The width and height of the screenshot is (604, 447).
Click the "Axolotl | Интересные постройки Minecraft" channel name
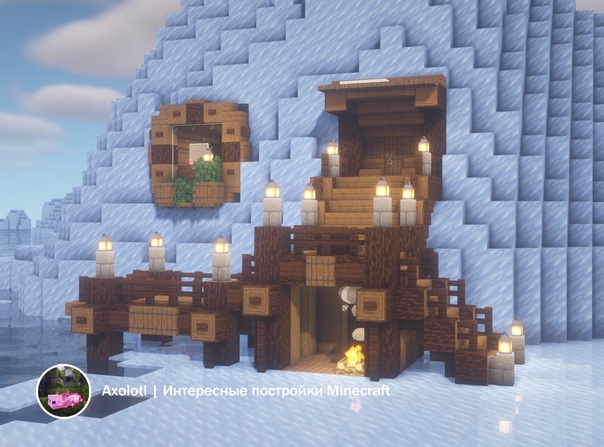[x=245, y=391]
